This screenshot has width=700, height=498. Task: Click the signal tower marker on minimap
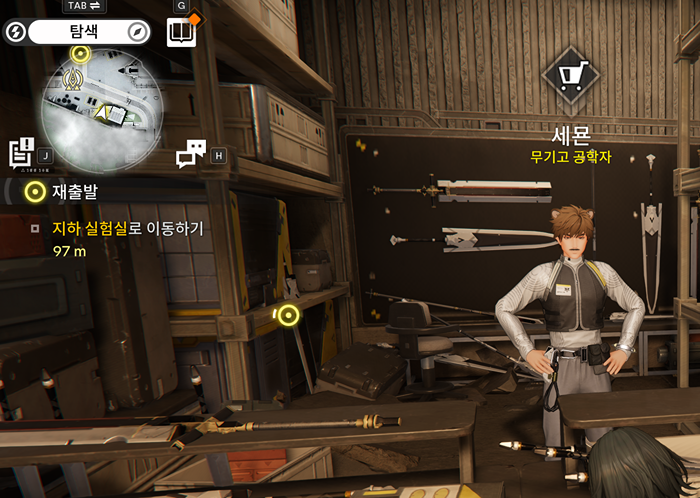[x=72, y=78]
